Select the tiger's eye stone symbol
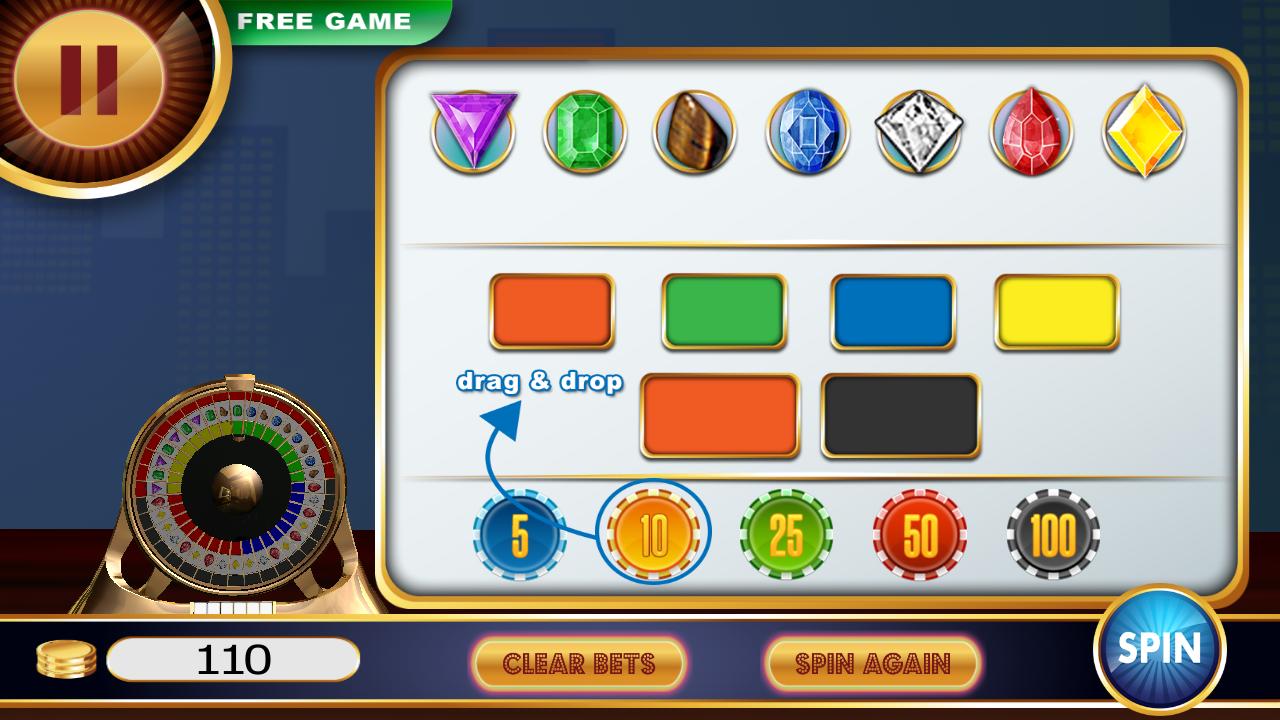This screenshot has height=720, width=1280. 695,131
